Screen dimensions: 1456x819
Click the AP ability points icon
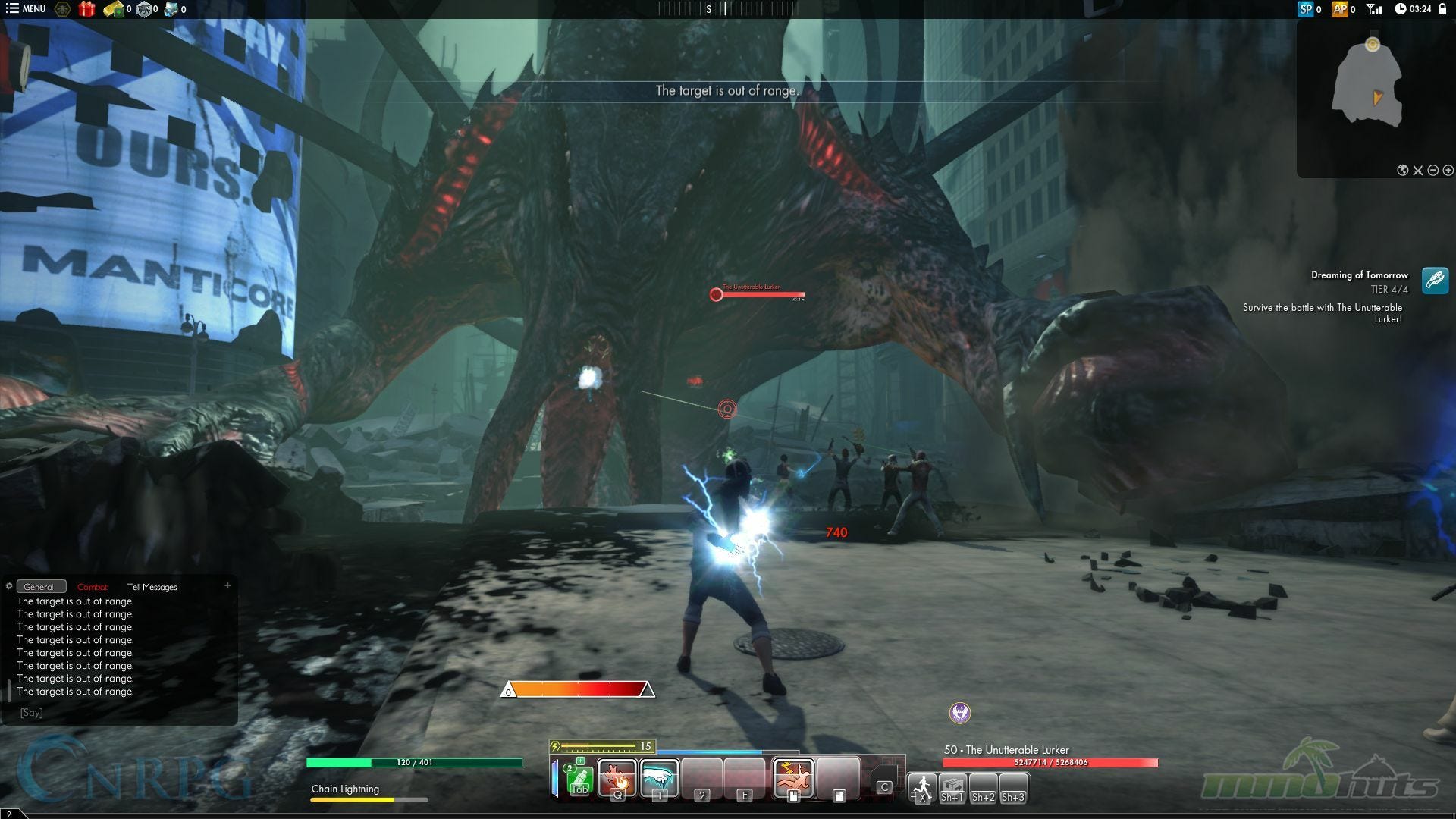[x=1340, y=9]
